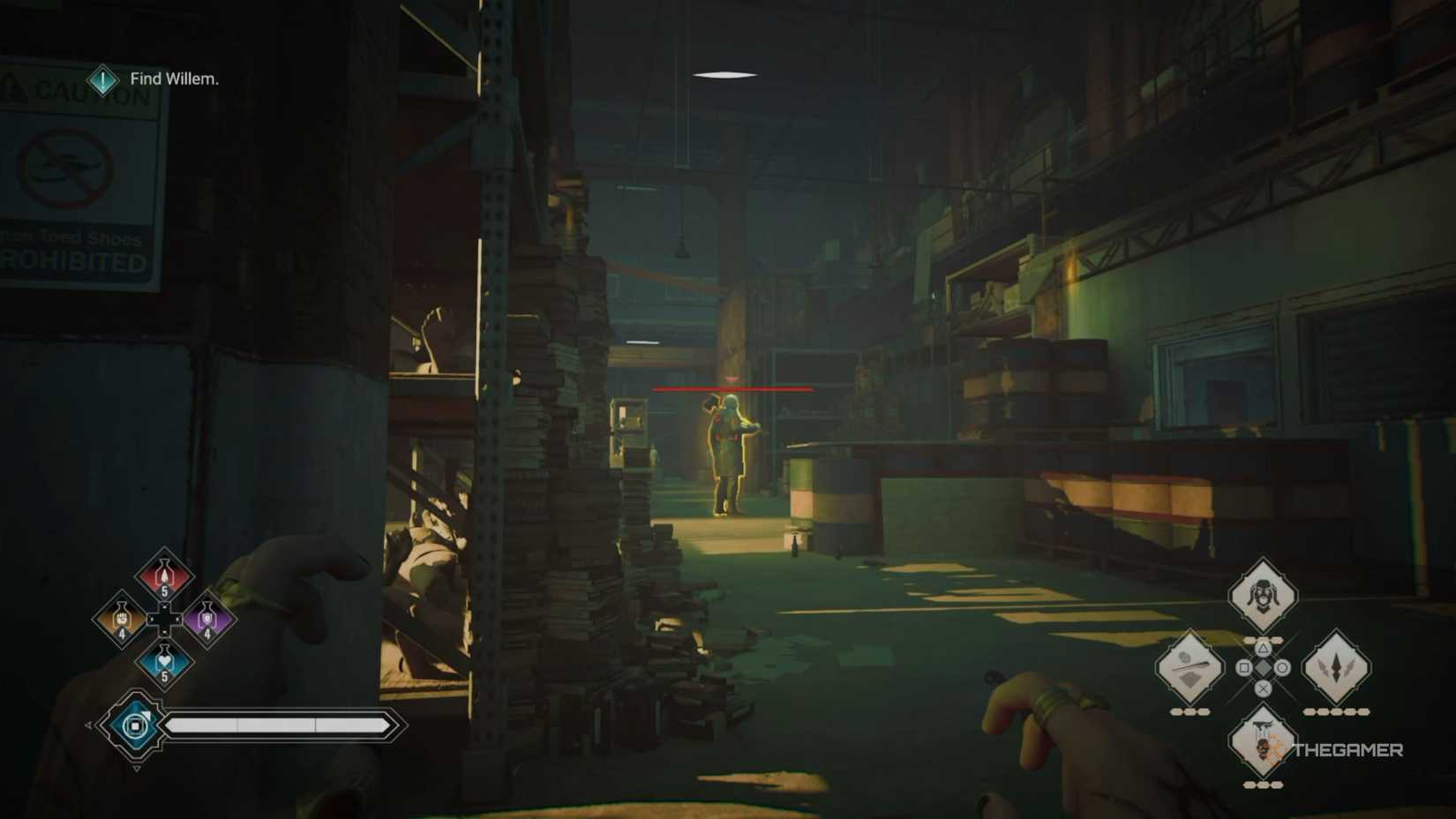
Task: Expand the d-pad cross selector center
Action: click(x=164, y=620)
